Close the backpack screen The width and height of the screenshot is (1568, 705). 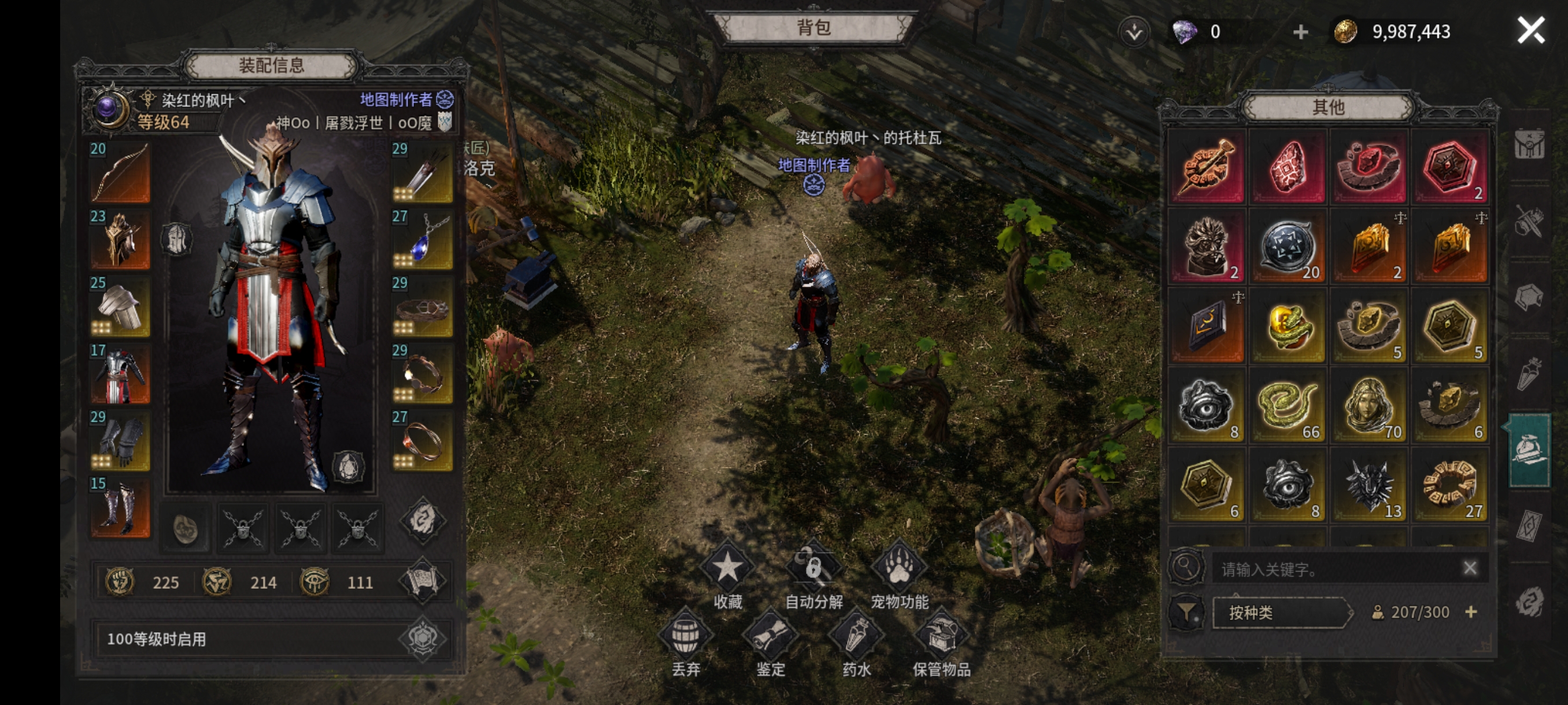[1530, 31]
